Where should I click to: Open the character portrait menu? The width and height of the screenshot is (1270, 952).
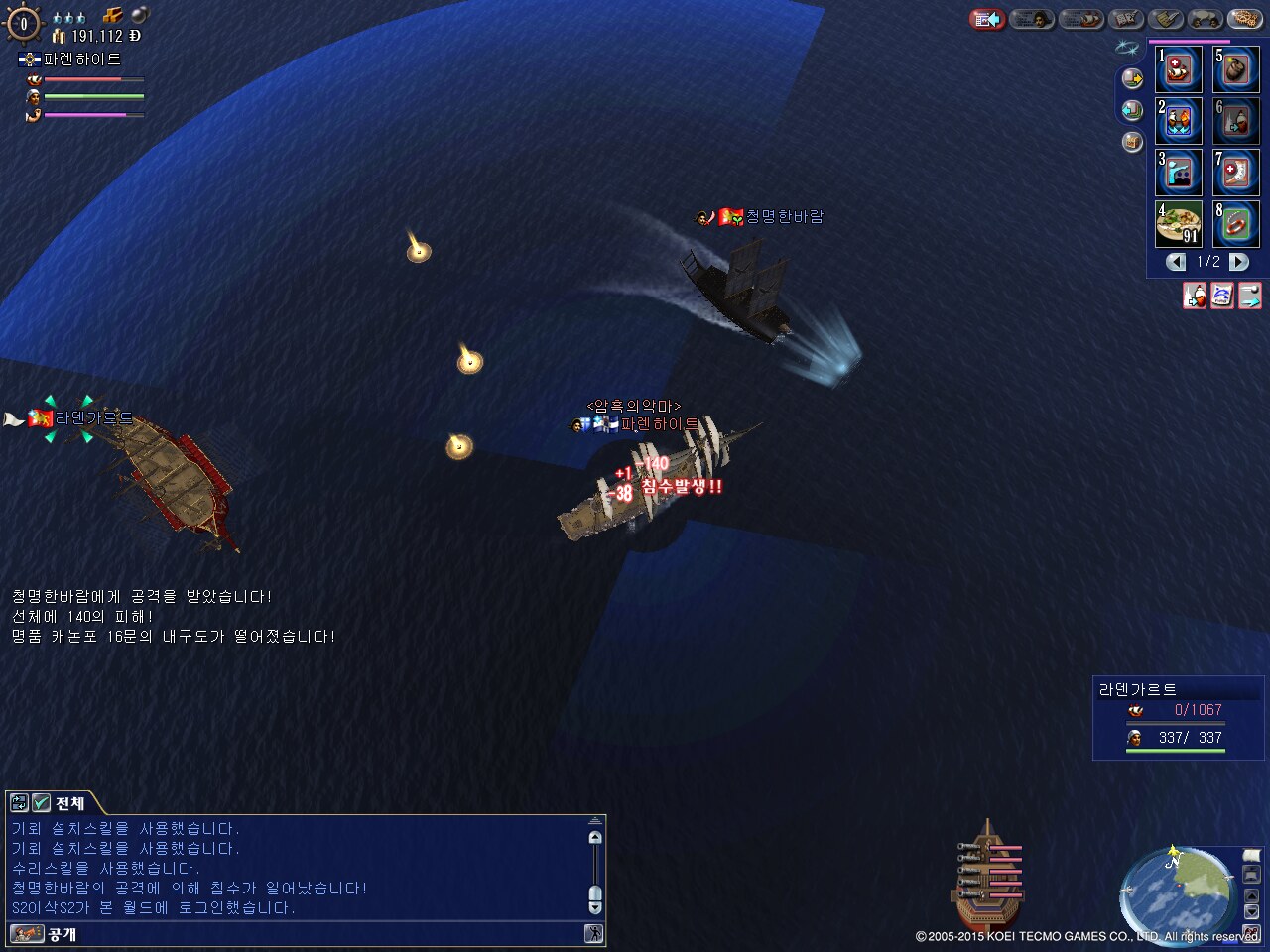coord(1032,19)
